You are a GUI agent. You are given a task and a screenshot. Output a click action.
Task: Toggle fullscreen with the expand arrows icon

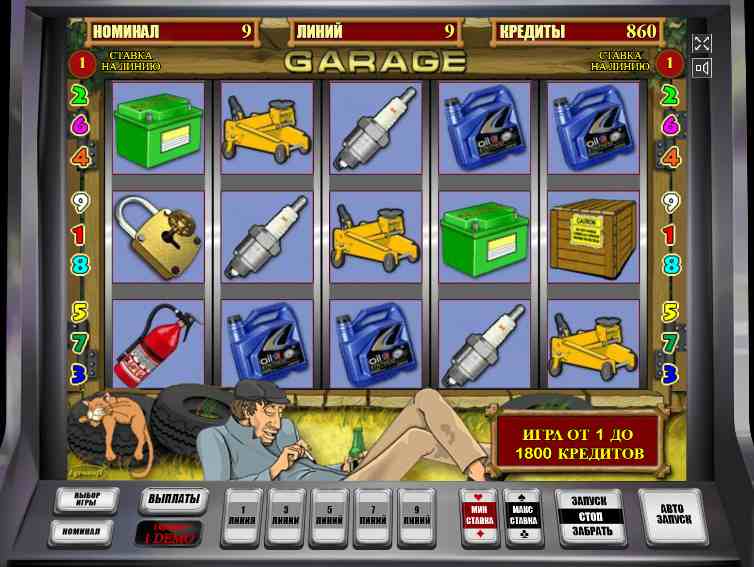[x=702, y=43]
